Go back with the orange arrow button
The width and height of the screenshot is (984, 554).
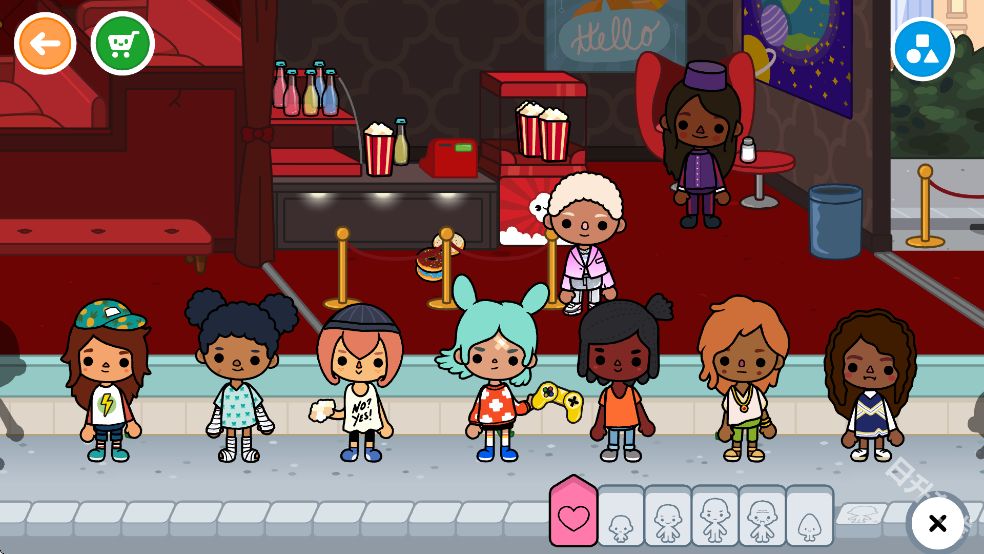click(45, 43)
